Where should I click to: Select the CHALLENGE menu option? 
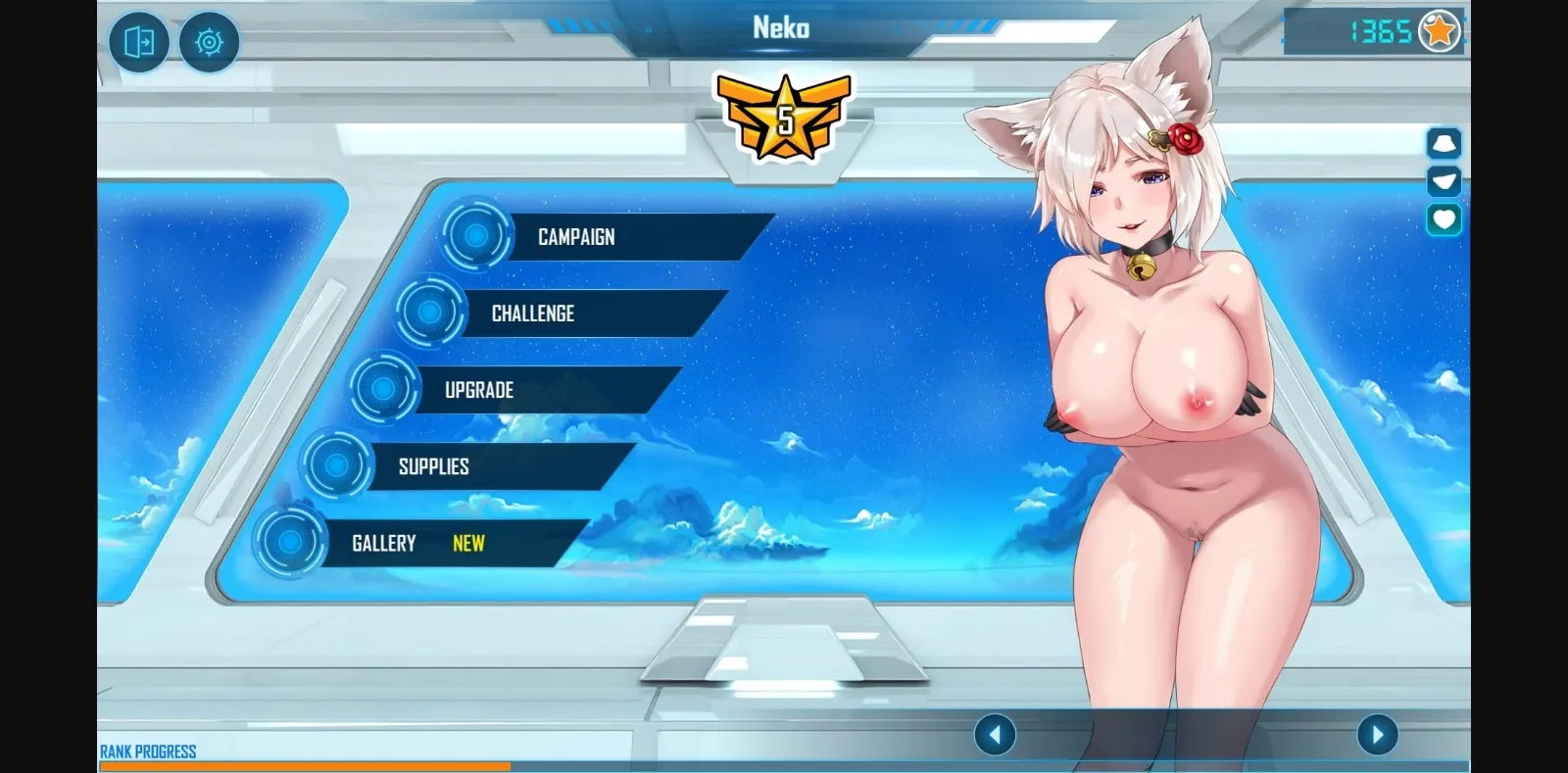point(532,314)
